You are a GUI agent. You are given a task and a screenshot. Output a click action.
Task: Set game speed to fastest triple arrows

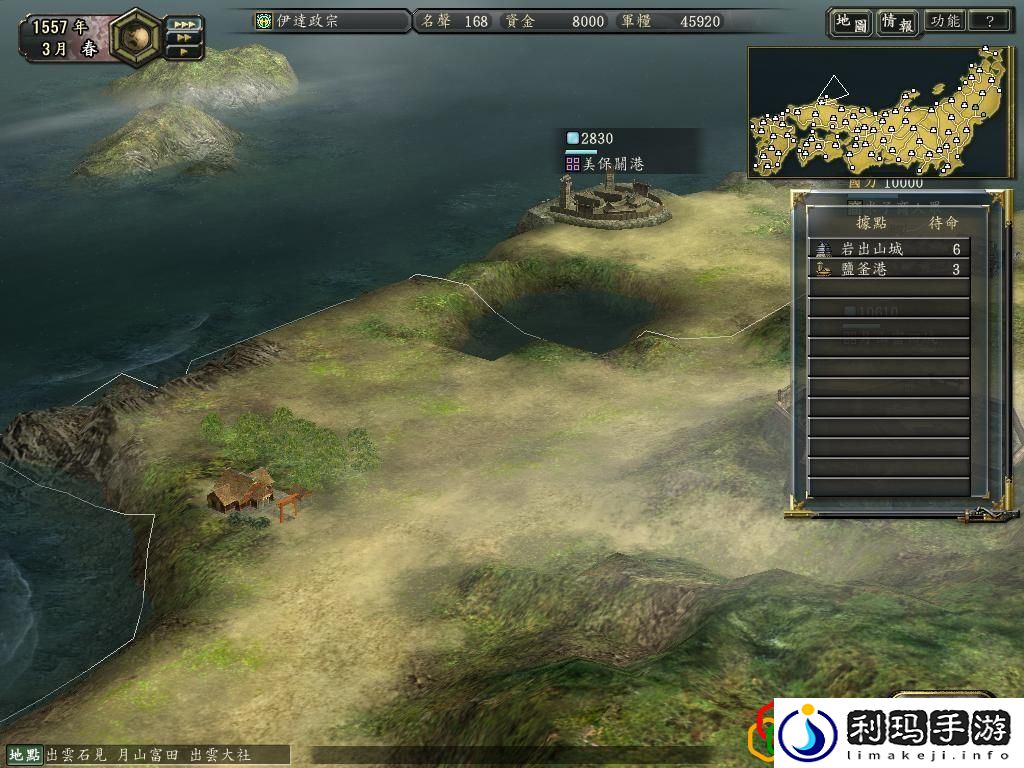pyautogui.click(x=183, y=23)
